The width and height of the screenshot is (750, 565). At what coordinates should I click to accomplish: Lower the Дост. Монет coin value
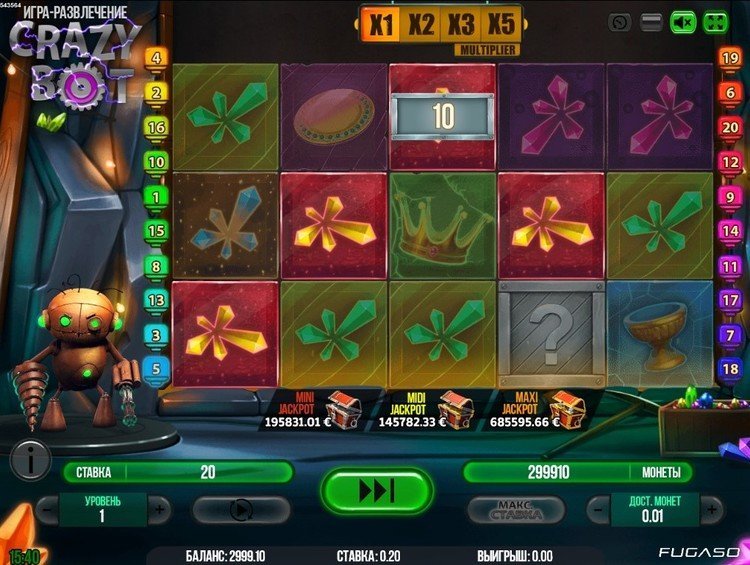pyautogui.click(x=597, y=508)
